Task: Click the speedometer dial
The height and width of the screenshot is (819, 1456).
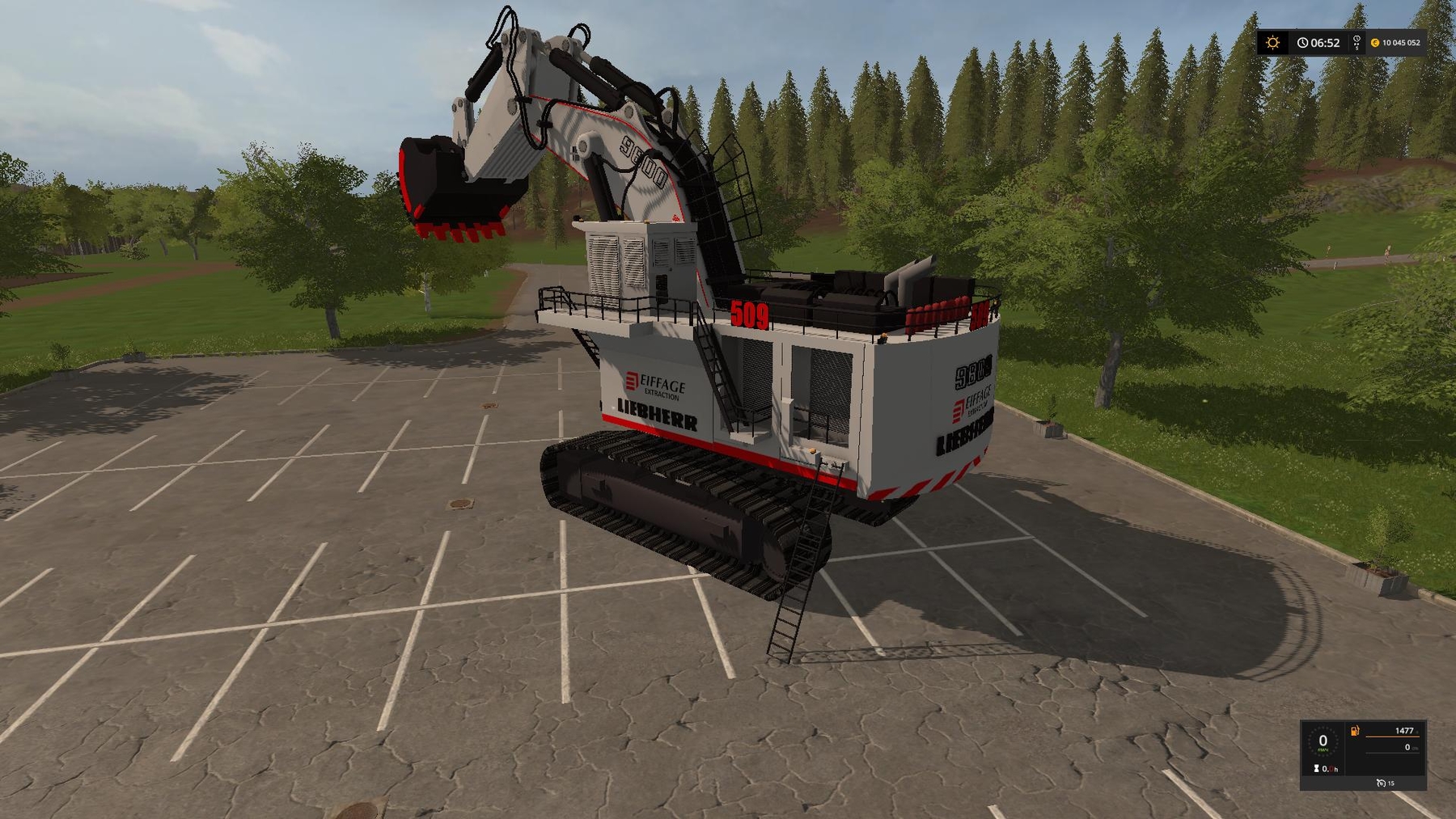Action: 1323,741
